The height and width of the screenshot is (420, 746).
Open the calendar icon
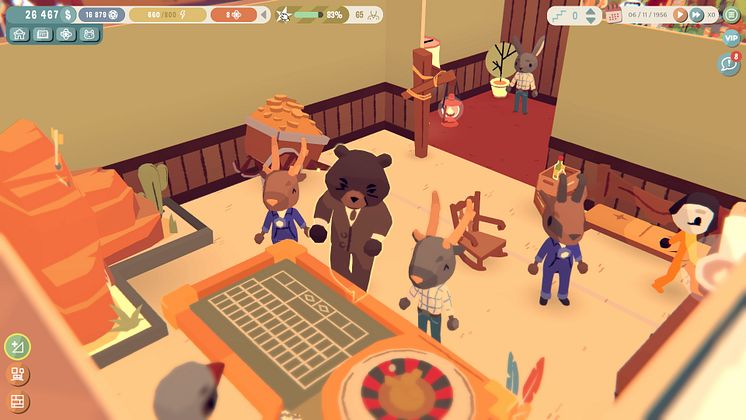coord(614,15)
